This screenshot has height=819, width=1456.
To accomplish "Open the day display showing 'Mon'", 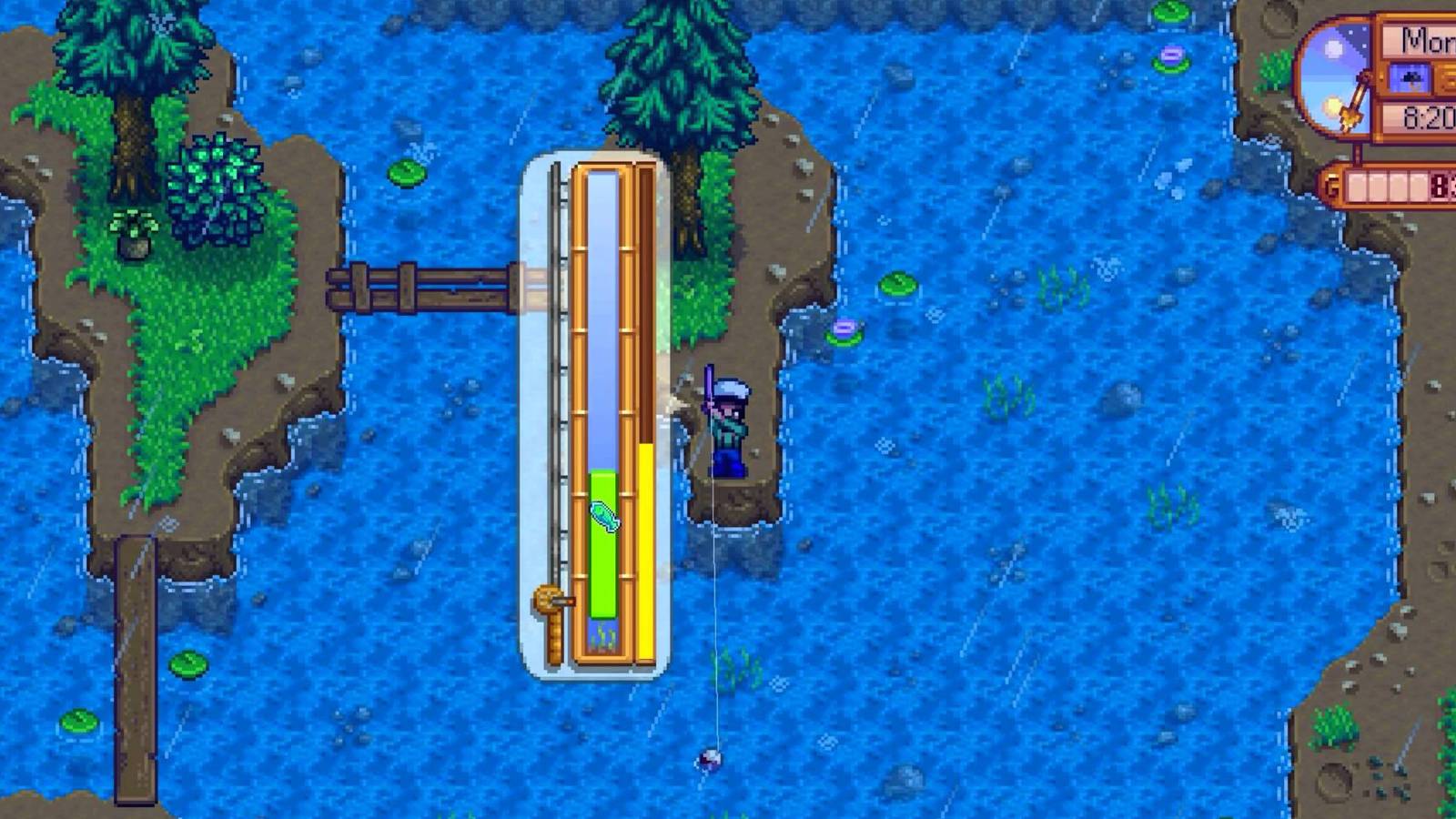I will click(1421, 41).
